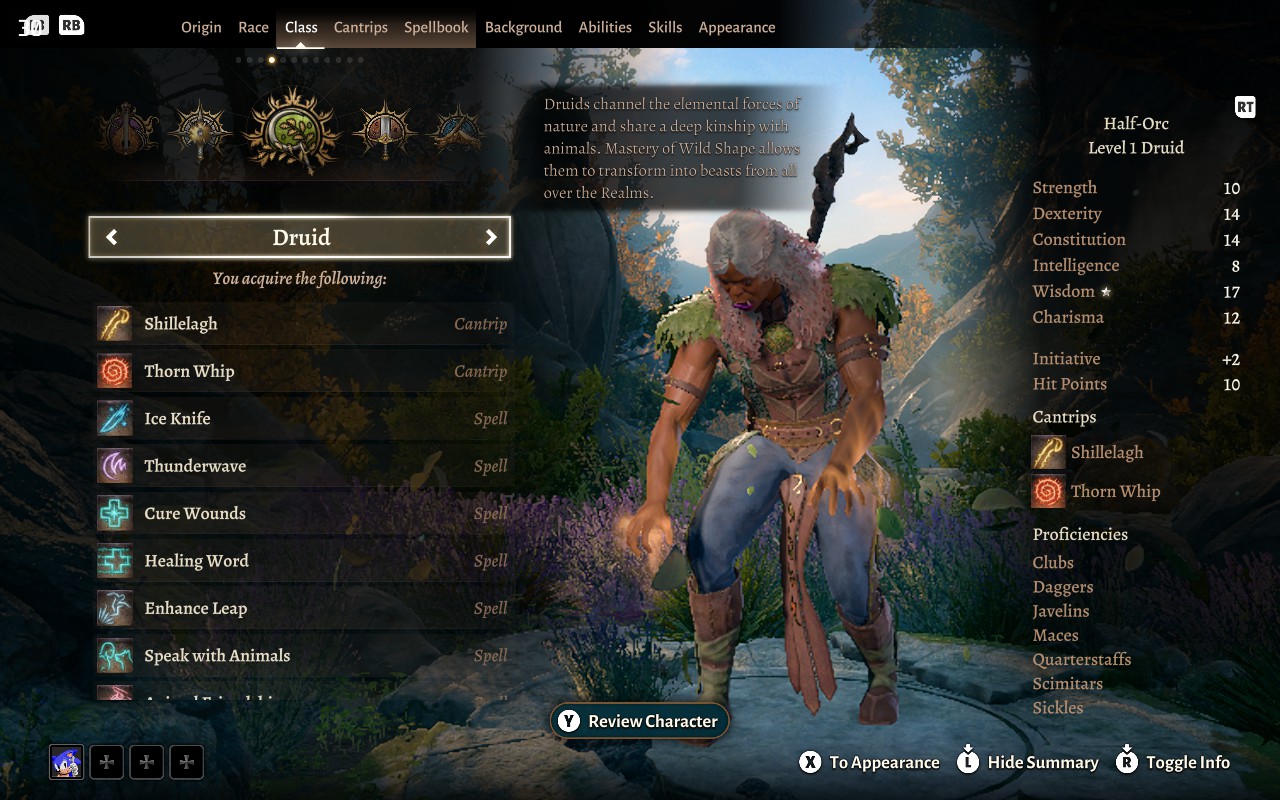This screenshot has width=1280, height=800.
Task: Click the Thunderwave spell icon
Action: [113, 466]
